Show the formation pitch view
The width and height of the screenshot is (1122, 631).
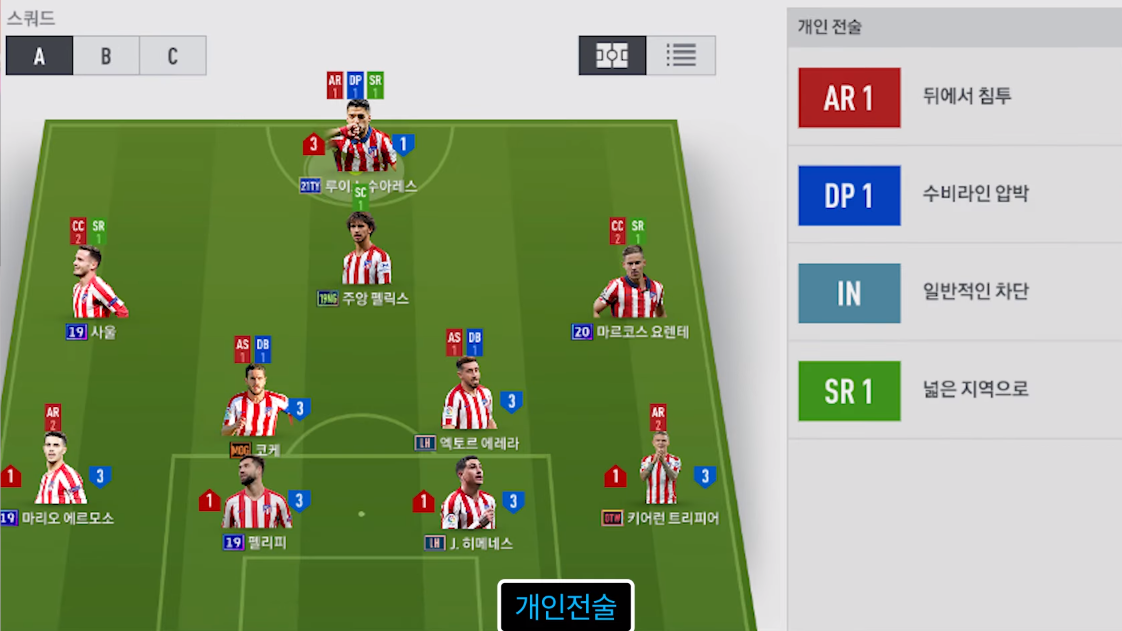point(612,56)
